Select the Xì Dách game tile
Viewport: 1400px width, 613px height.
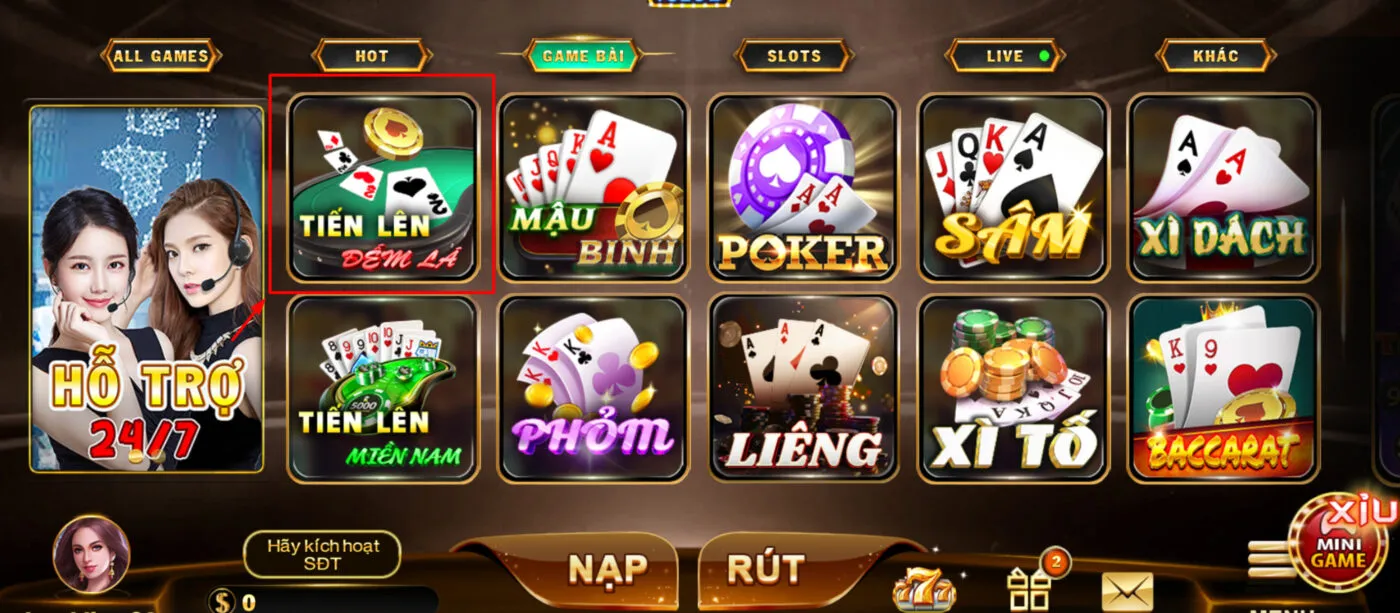1223,187
